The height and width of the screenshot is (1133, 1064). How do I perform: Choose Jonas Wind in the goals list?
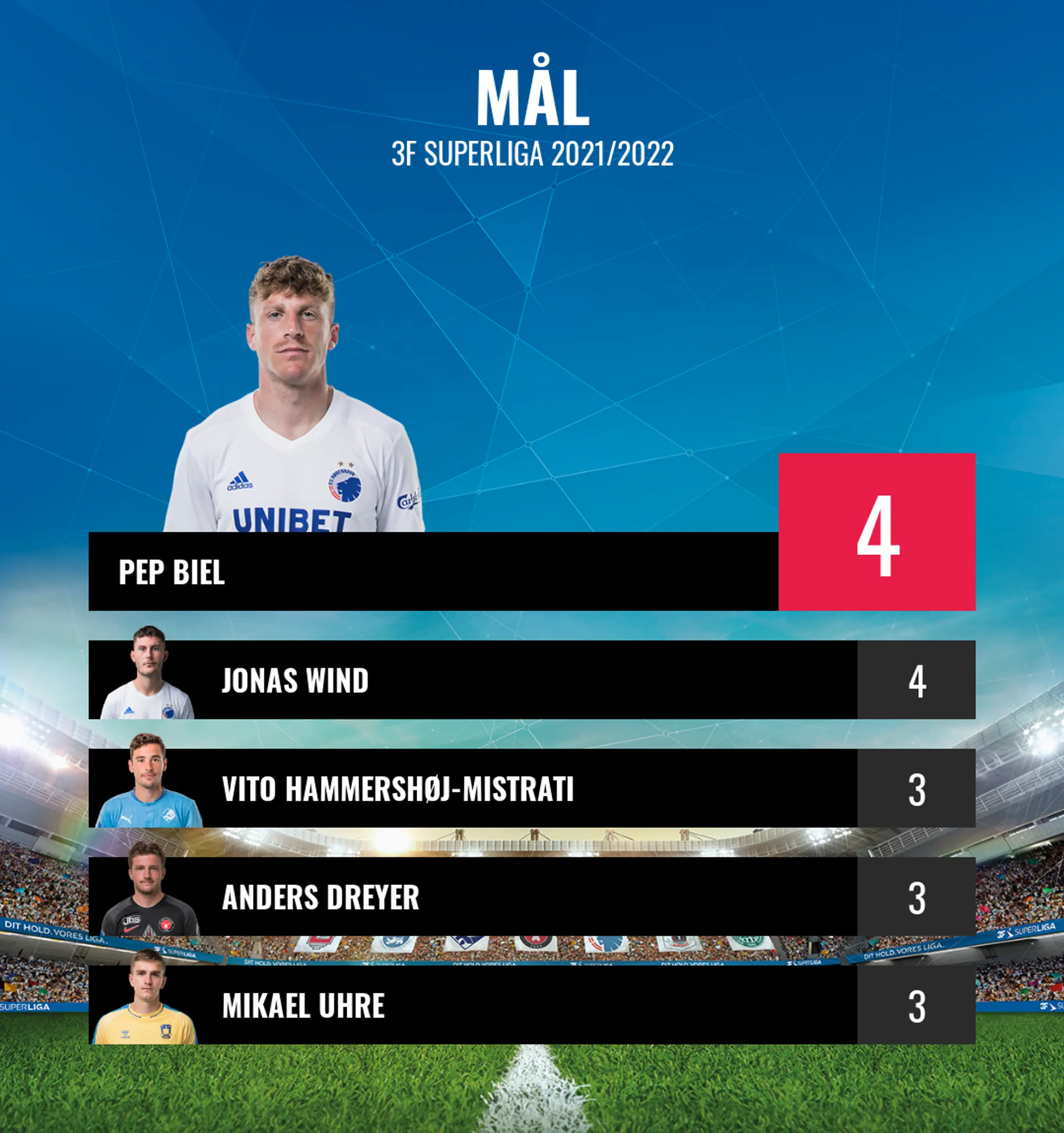point(473,680)
